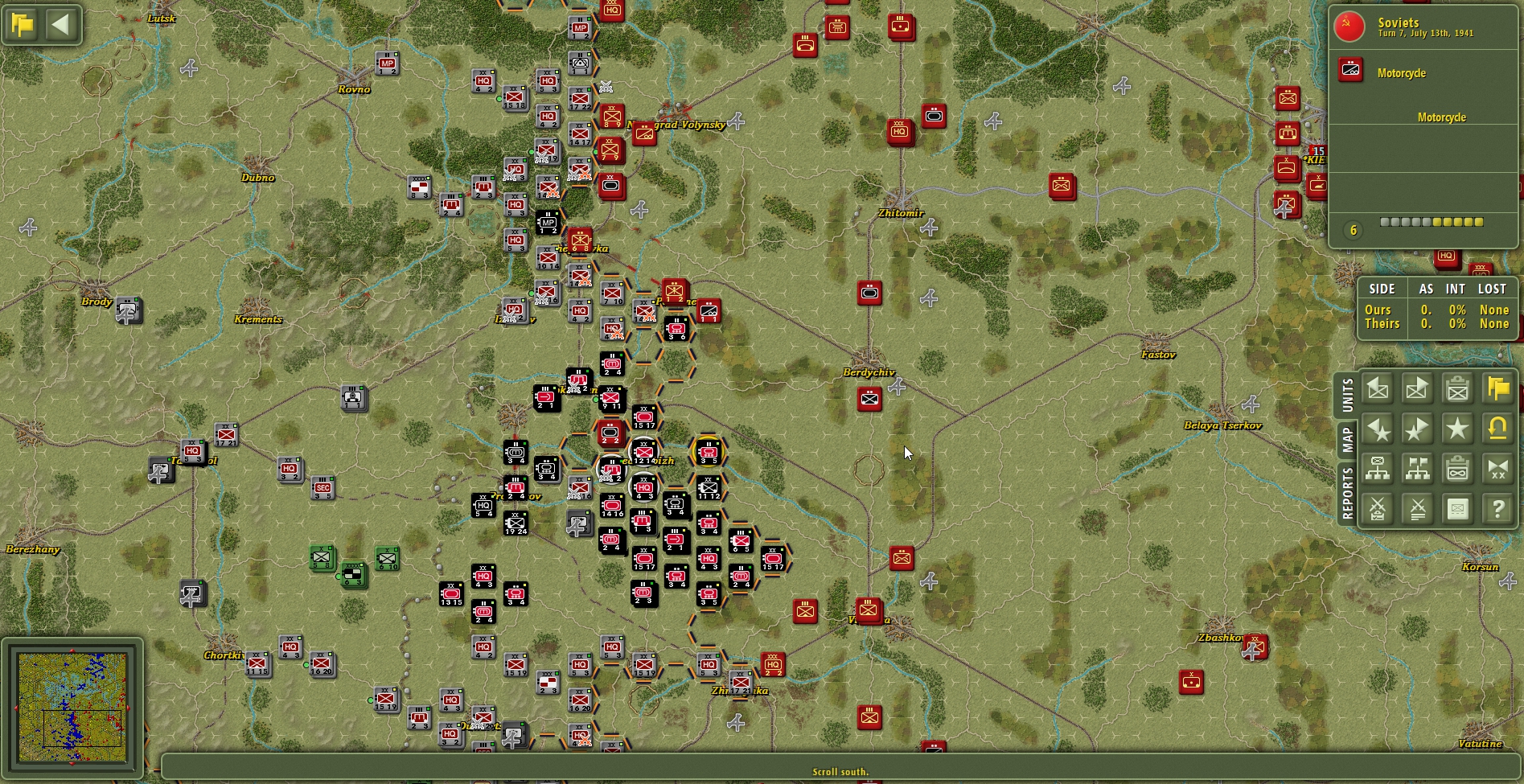Undo the last move with yellow arrow icon
Viewport: 1524px width, 784px height.
(x=1497, y=429)
